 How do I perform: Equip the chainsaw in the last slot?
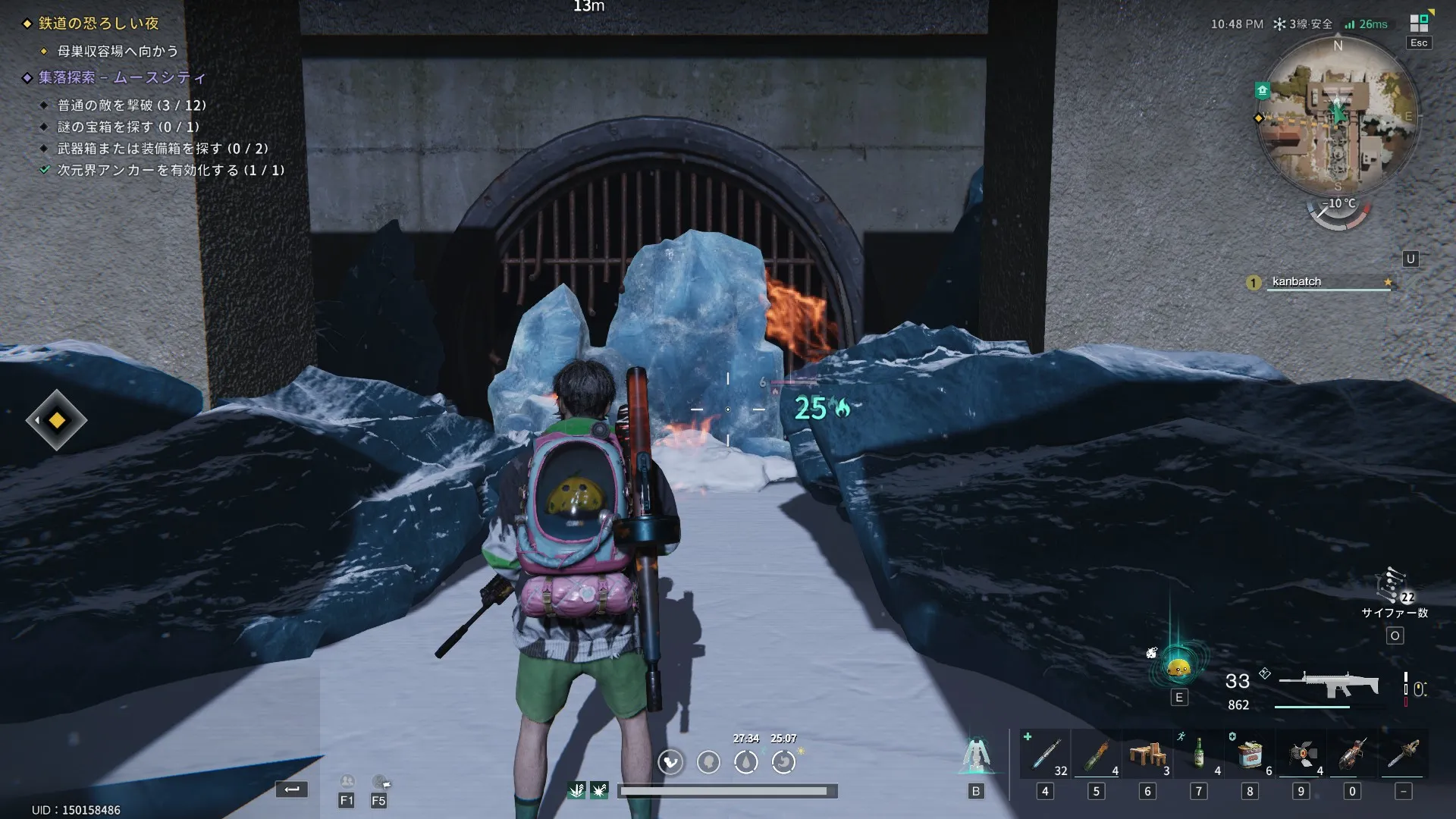(x=1404, y=755)
